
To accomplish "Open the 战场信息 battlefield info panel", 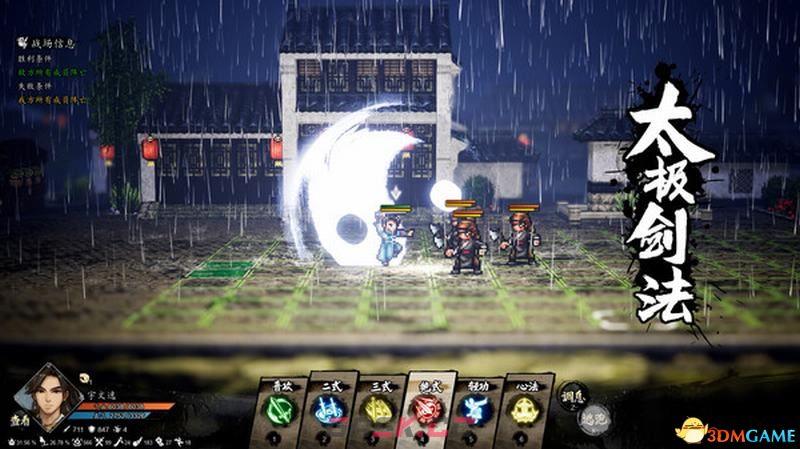I will click(x=52, y=43).
